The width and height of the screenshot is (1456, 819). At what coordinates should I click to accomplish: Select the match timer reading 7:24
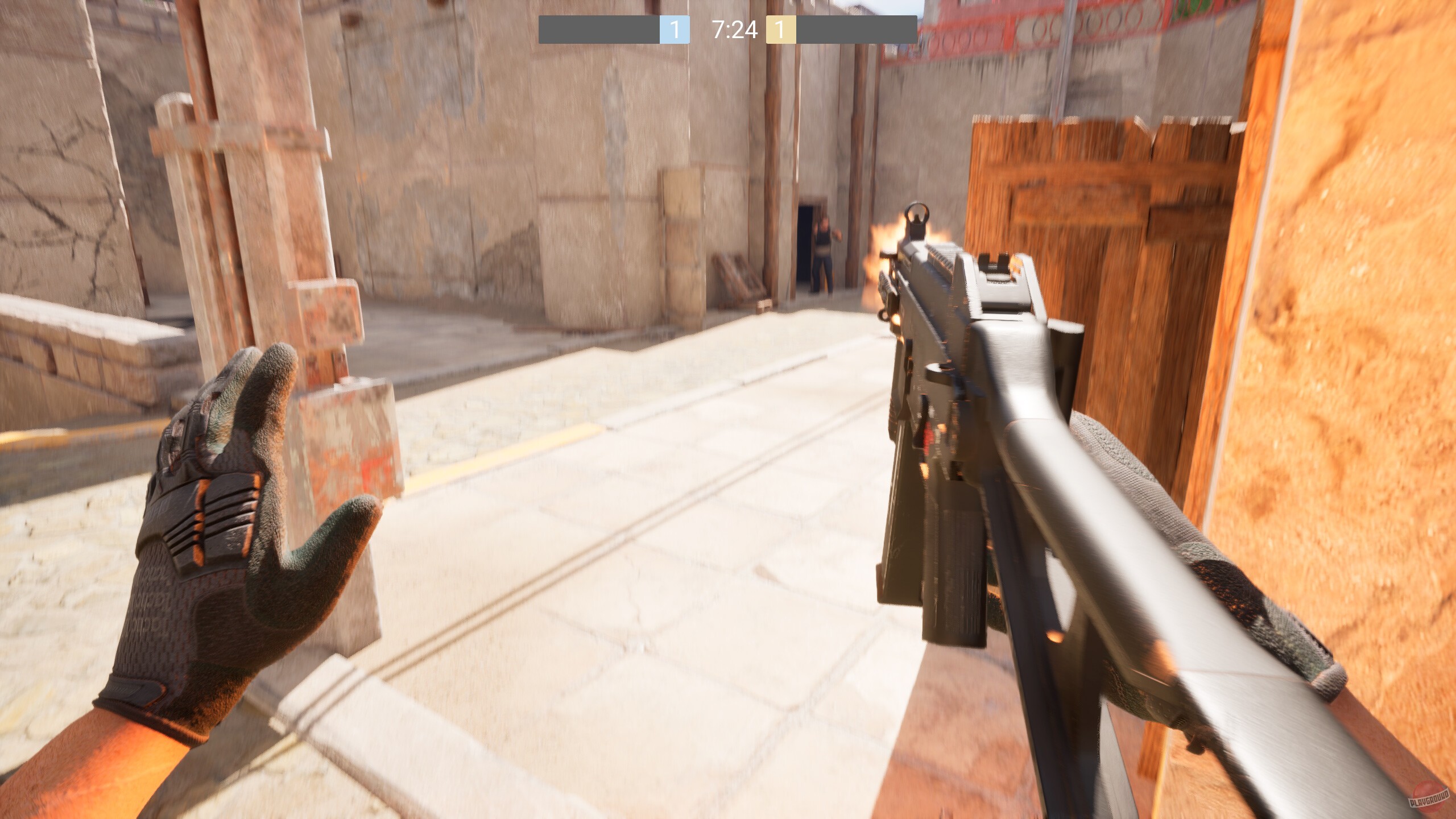(x=734, y=30)
